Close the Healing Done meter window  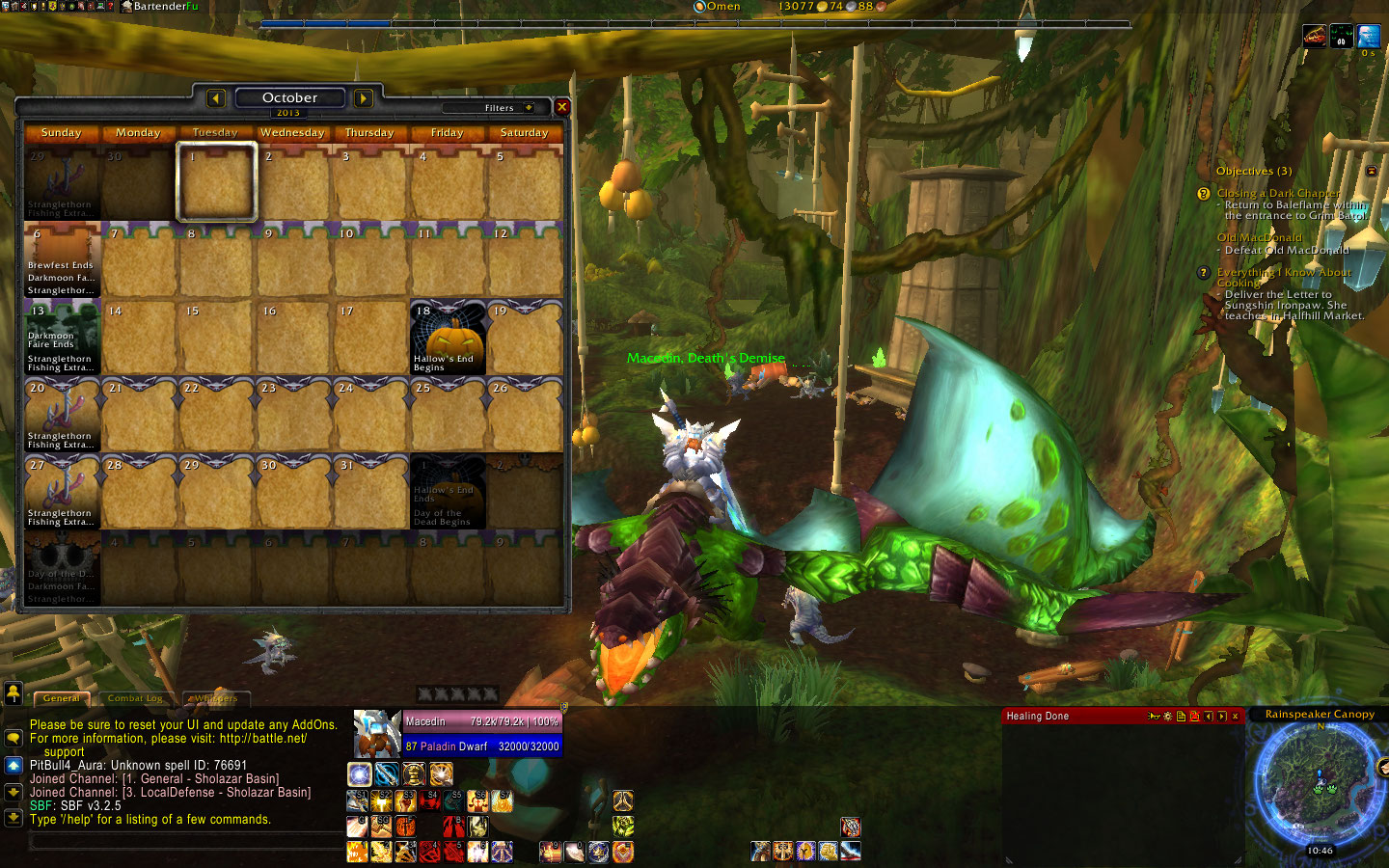[x=1235, y=717]
